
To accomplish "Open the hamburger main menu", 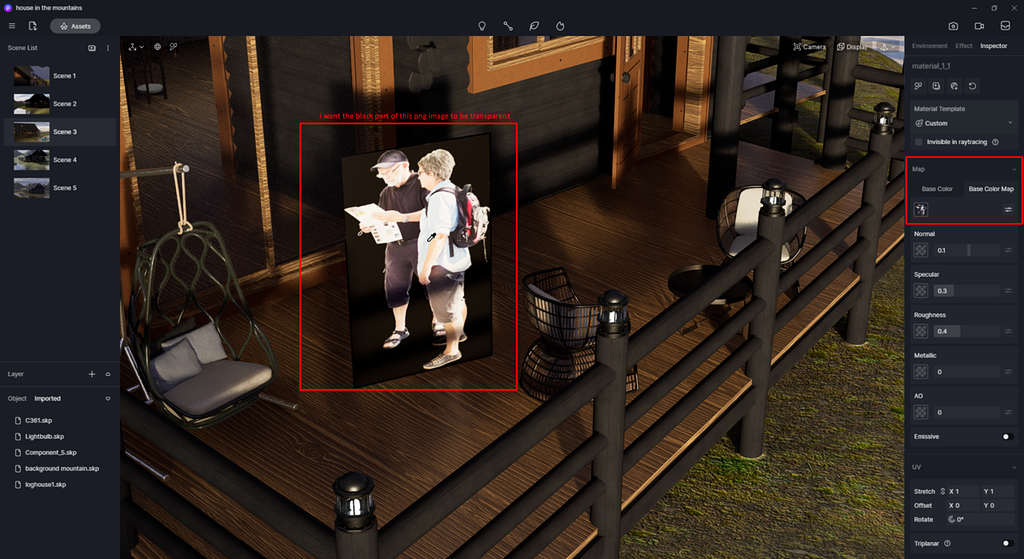I will pos(12,26).
